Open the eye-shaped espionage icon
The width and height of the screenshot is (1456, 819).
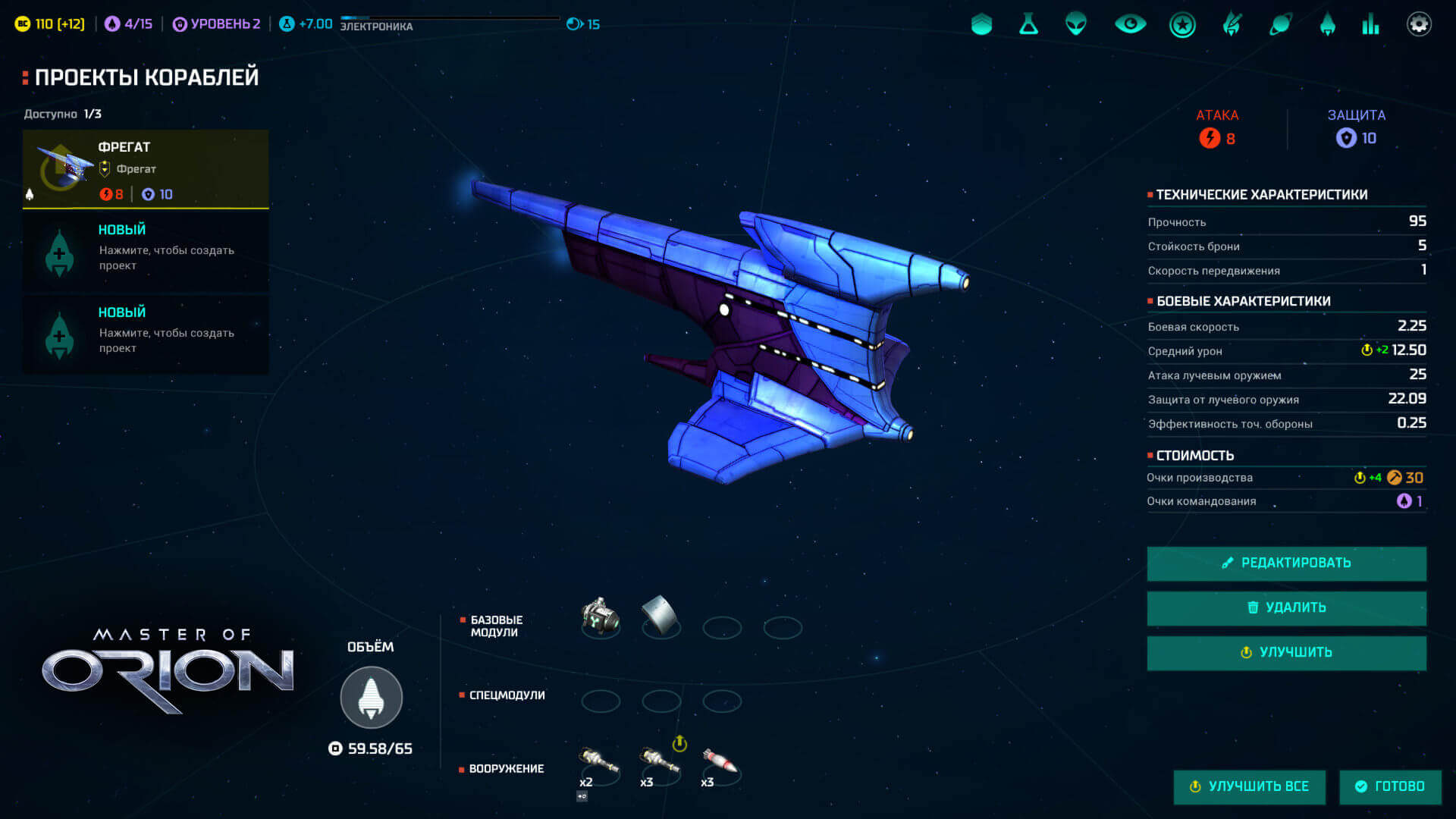pyautogui.click(x=1130, y=24)
